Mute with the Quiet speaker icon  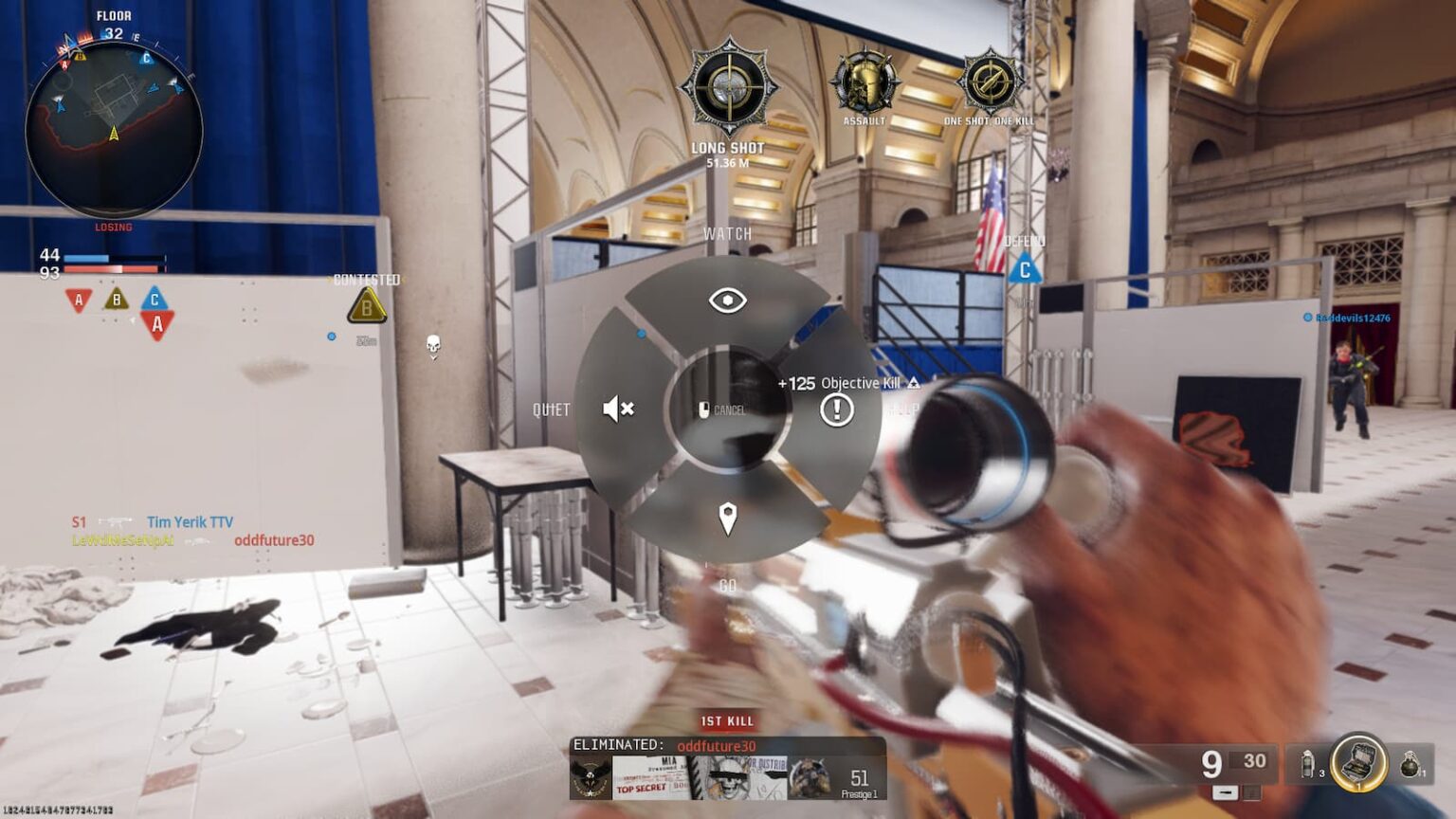click(616, 409)
